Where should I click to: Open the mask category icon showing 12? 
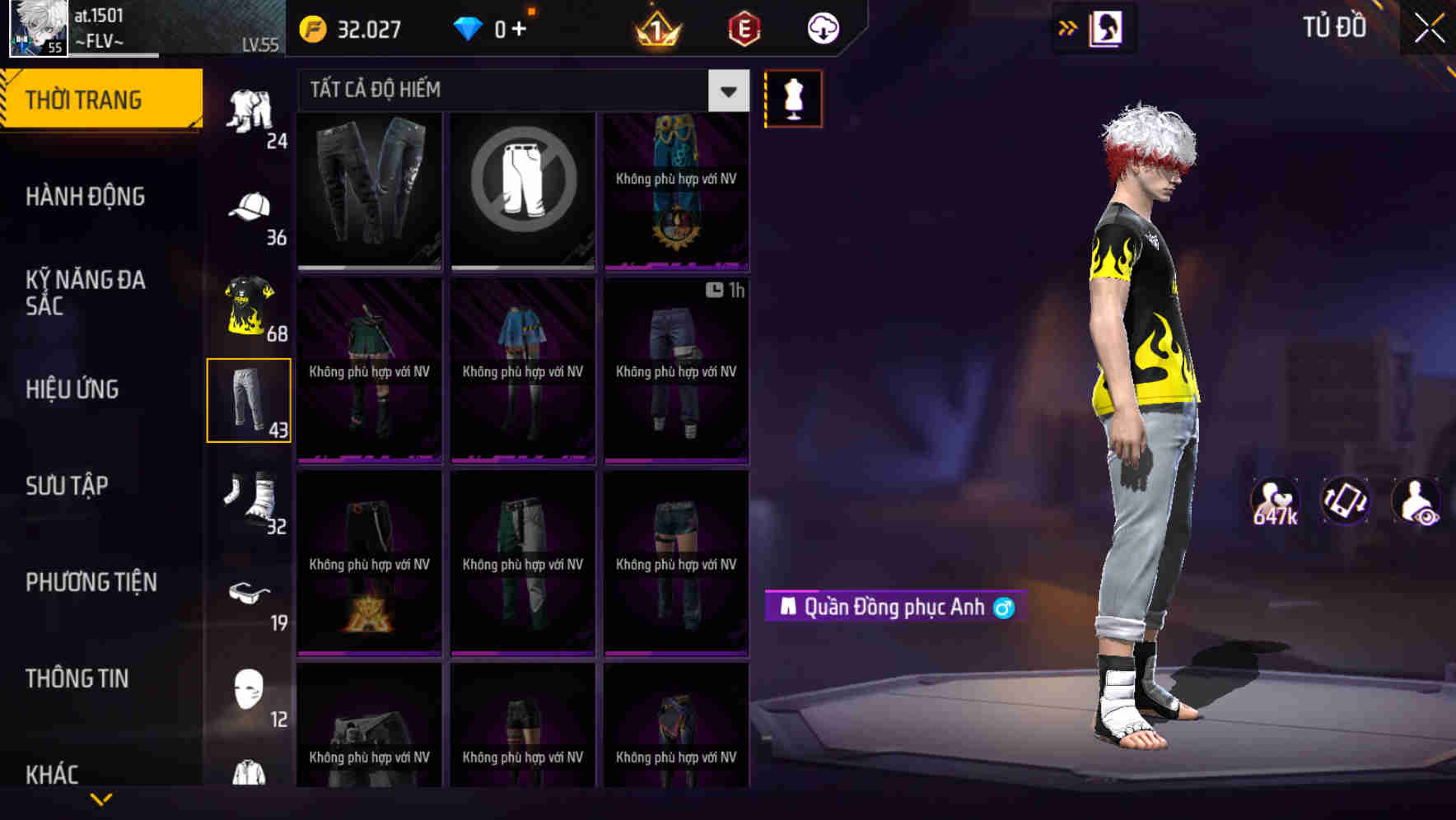249,690
